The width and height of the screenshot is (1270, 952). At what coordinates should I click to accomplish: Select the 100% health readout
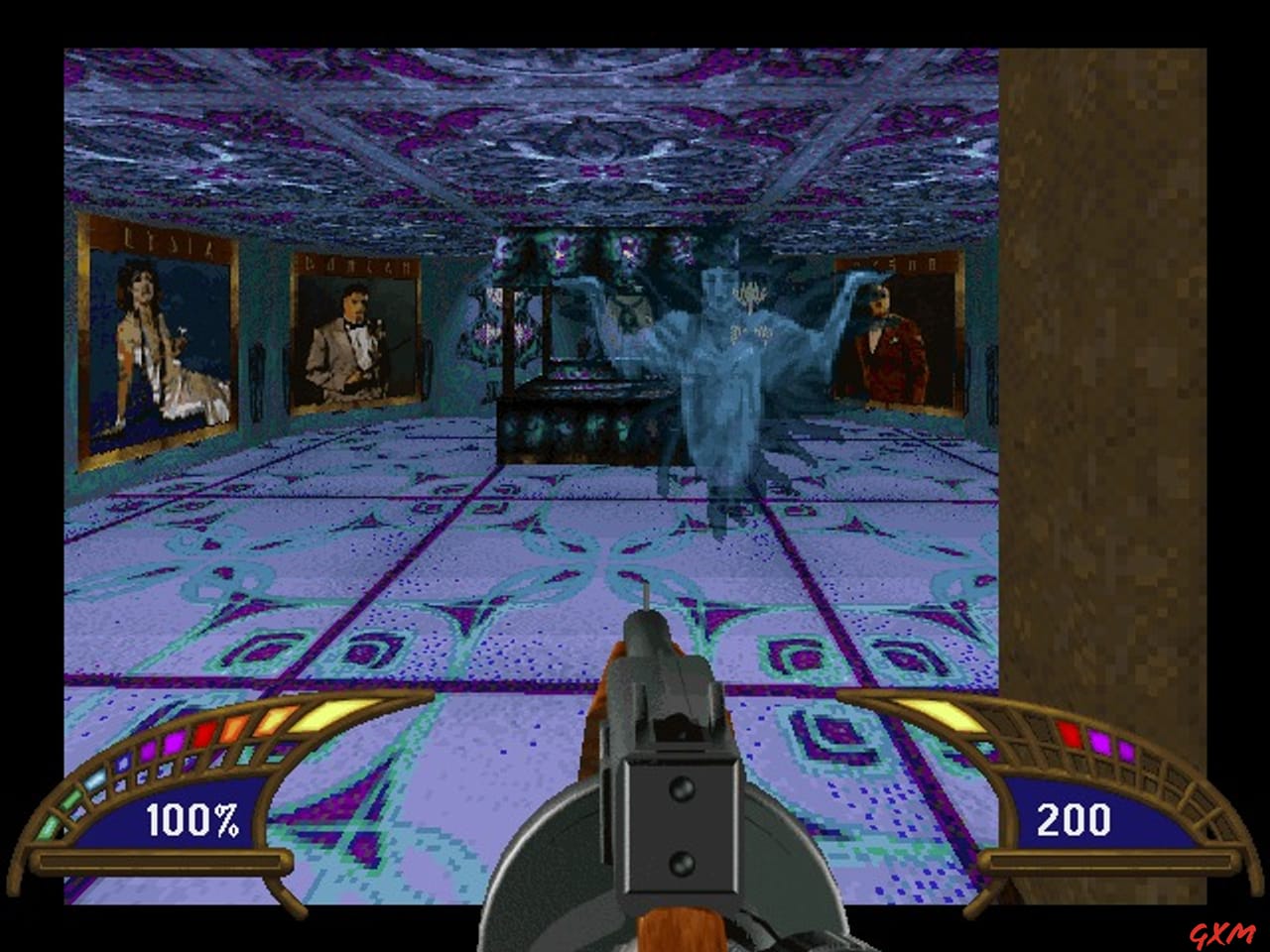pyautogui.click(x=193, y=821)
